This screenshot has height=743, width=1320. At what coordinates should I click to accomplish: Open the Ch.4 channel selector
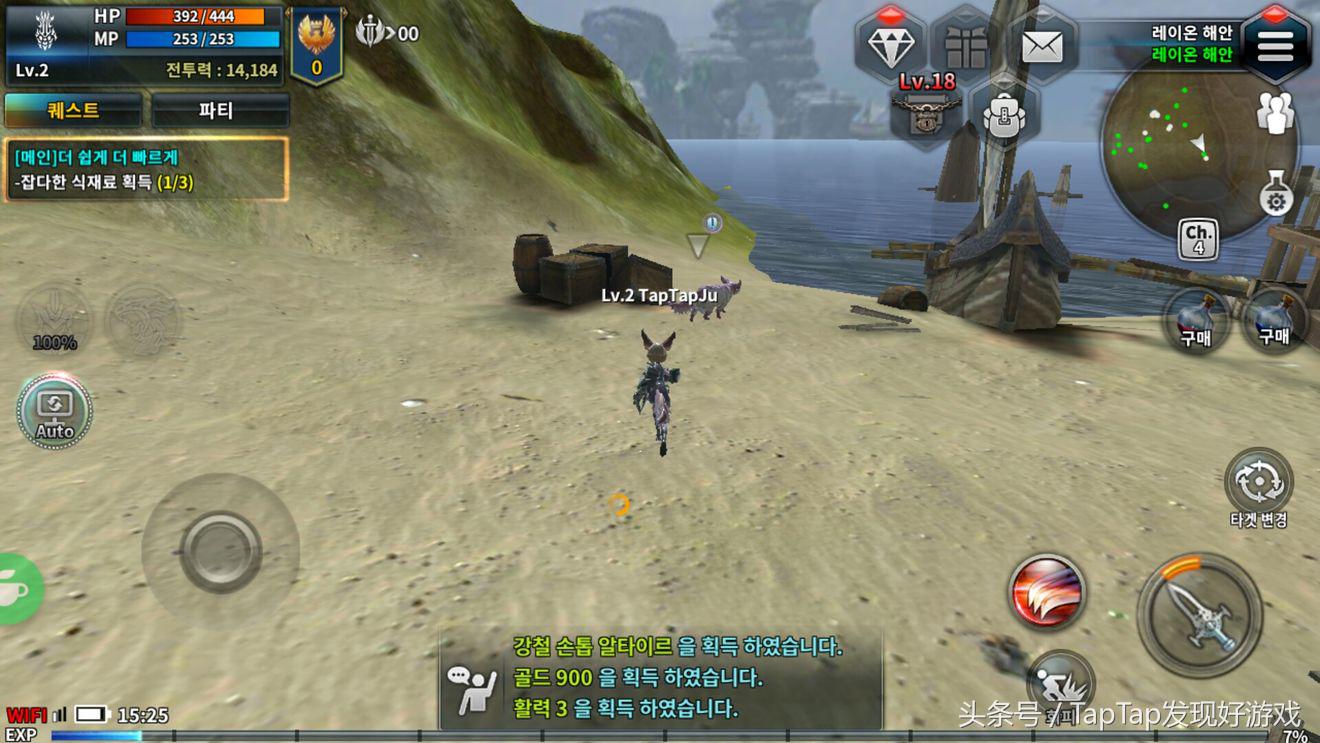pos(1198,240)
